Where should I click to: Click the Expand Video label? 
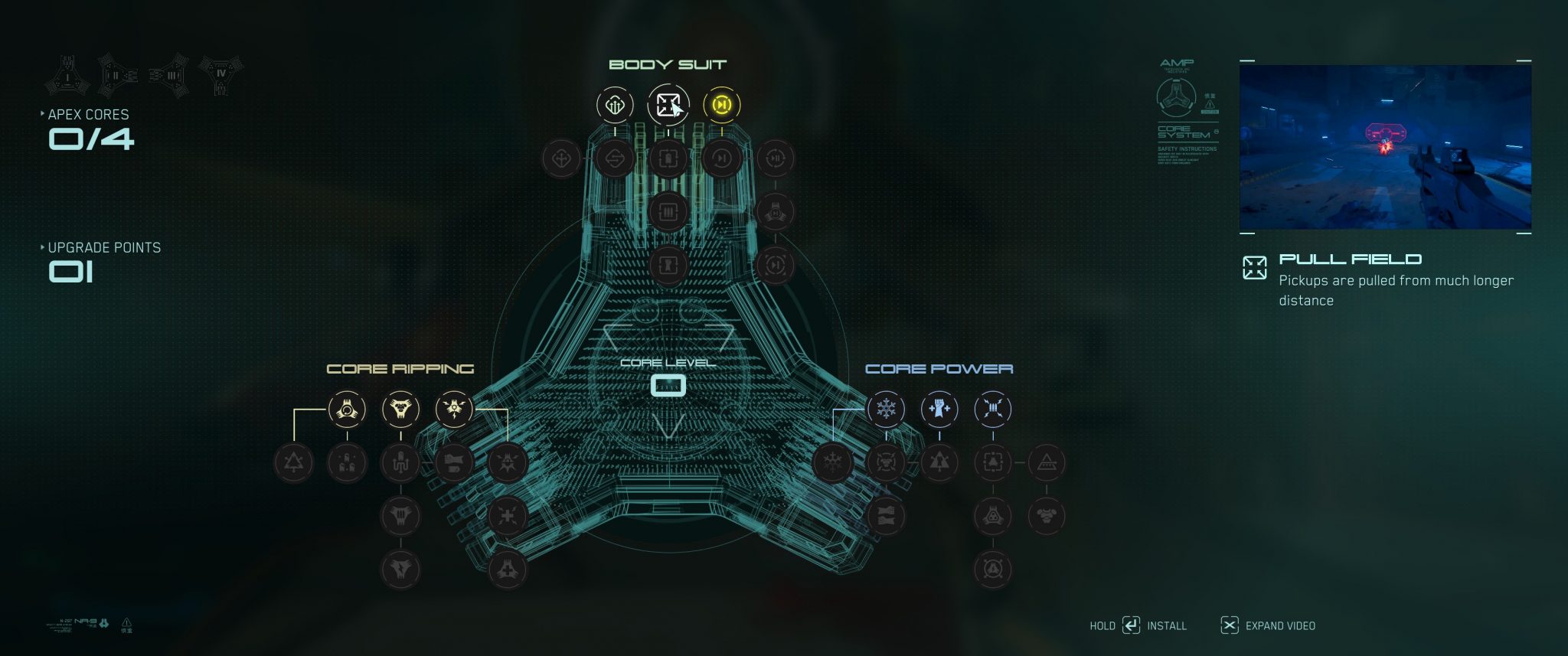(1280, 626)
